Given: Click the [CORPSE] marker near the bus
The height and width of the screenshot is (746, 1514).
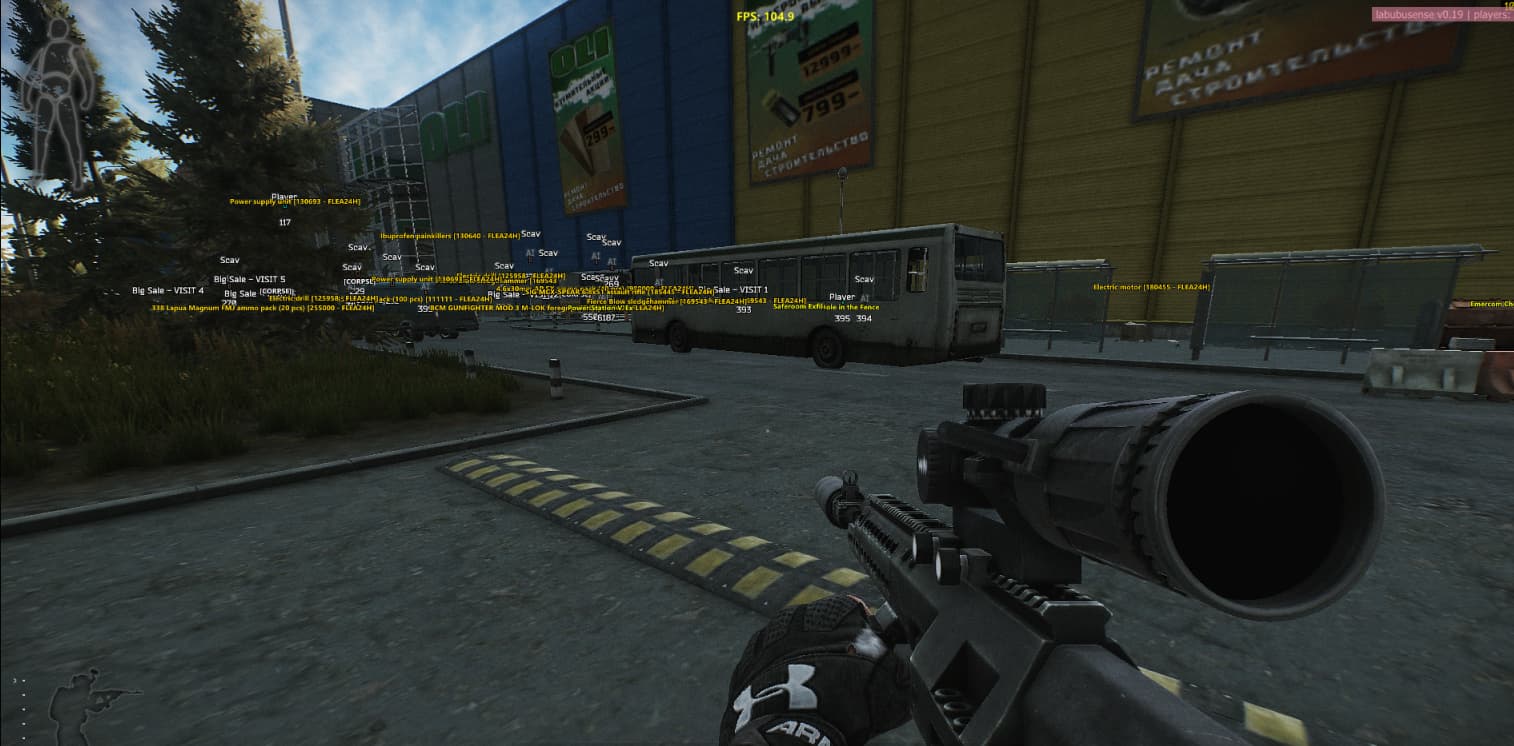Looking at the screenshot, I should click(359, 282).
